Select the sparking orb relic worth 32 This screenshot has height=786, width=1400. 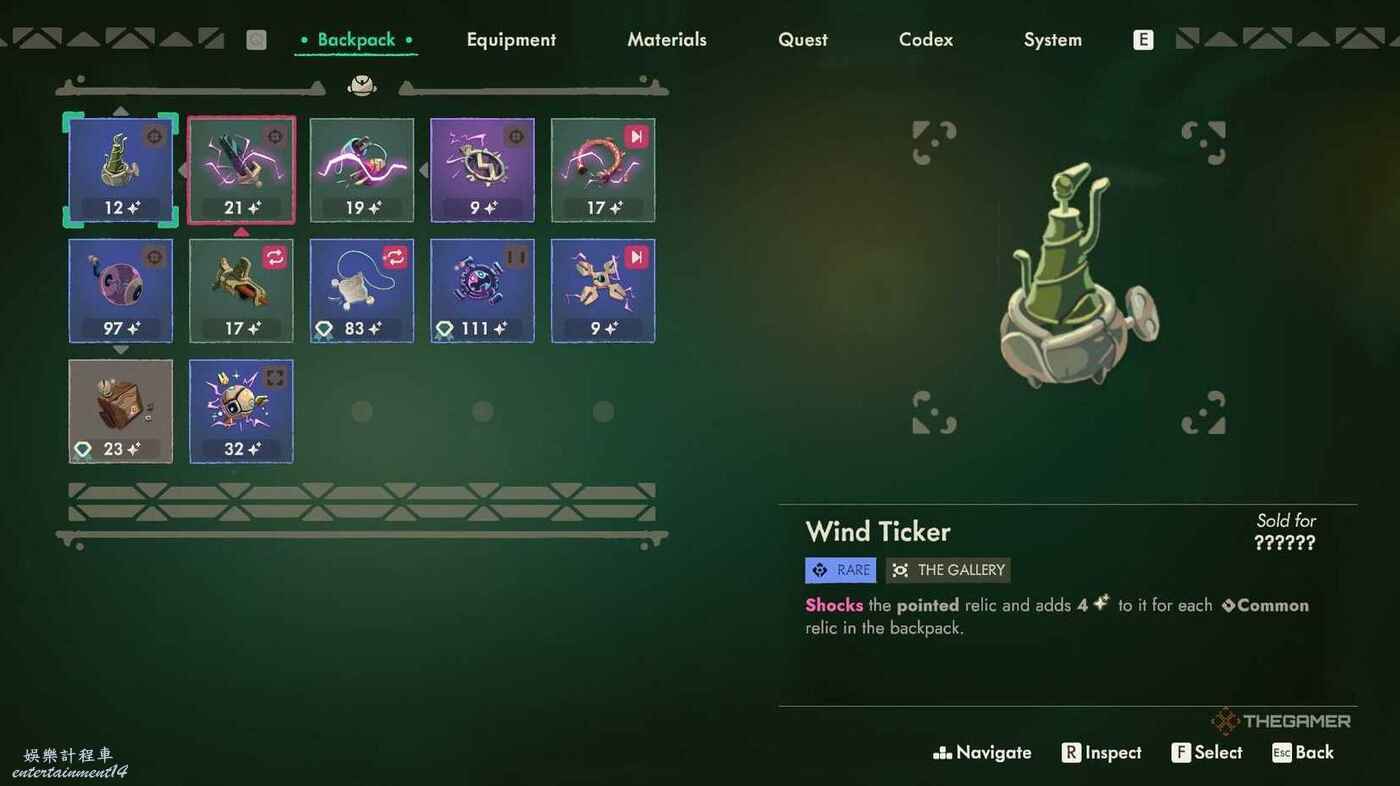coord(241,411)
